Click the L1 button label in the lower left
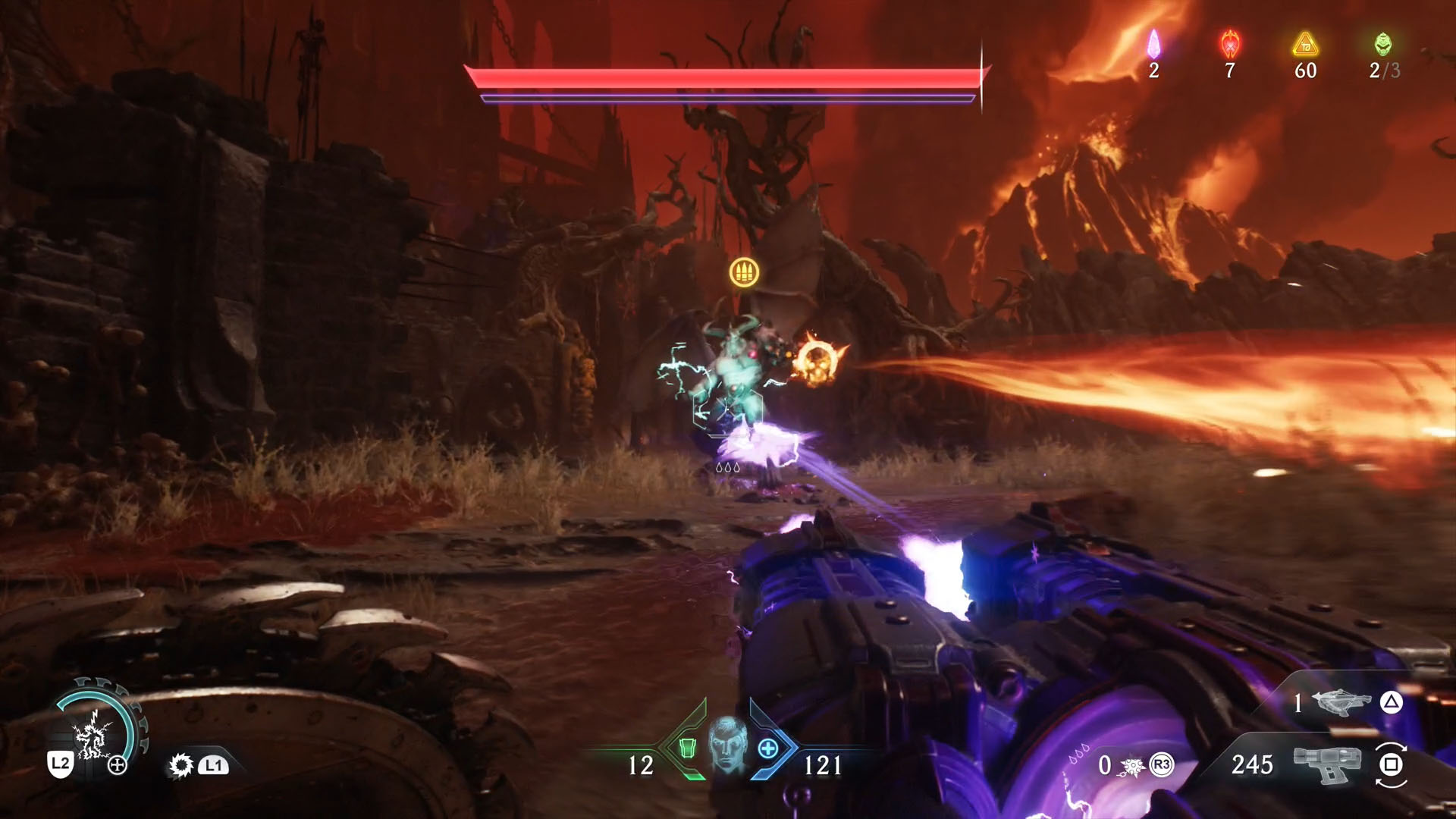 tap(214, 766)
